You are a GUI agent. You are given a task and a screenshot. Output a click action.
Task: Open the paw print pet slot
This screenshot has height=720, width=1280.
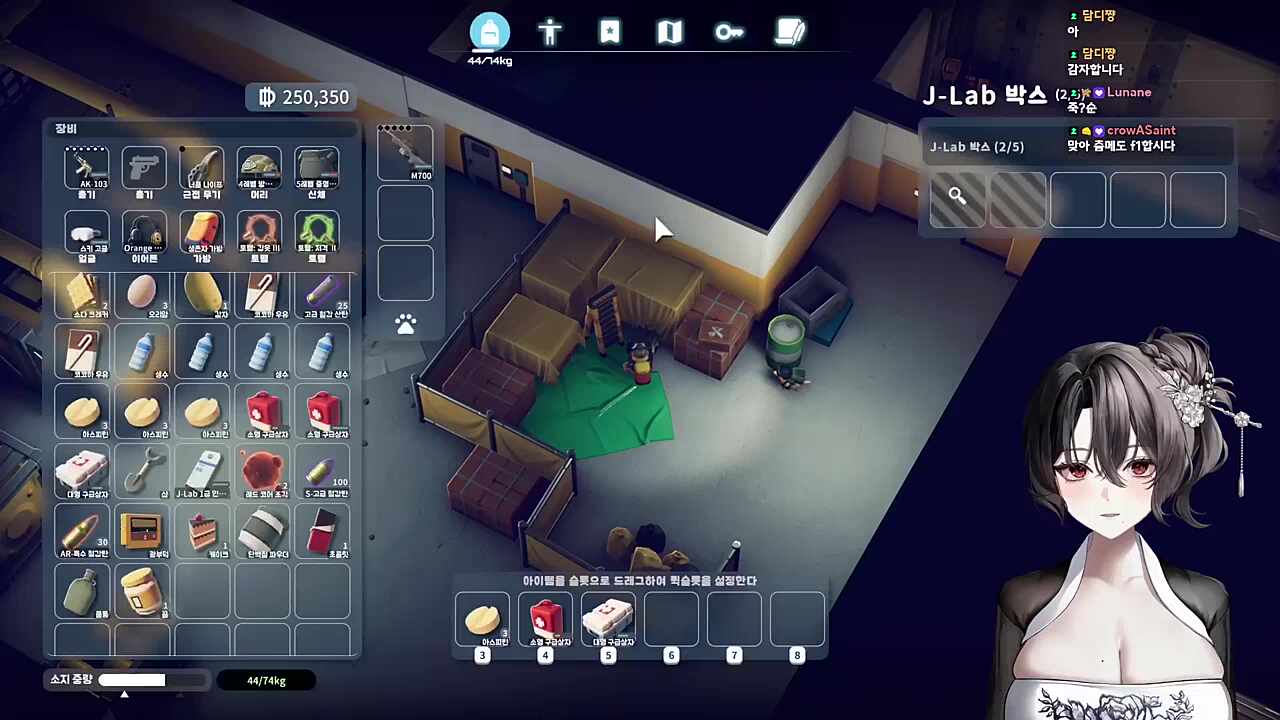click(x=405, y=324)
